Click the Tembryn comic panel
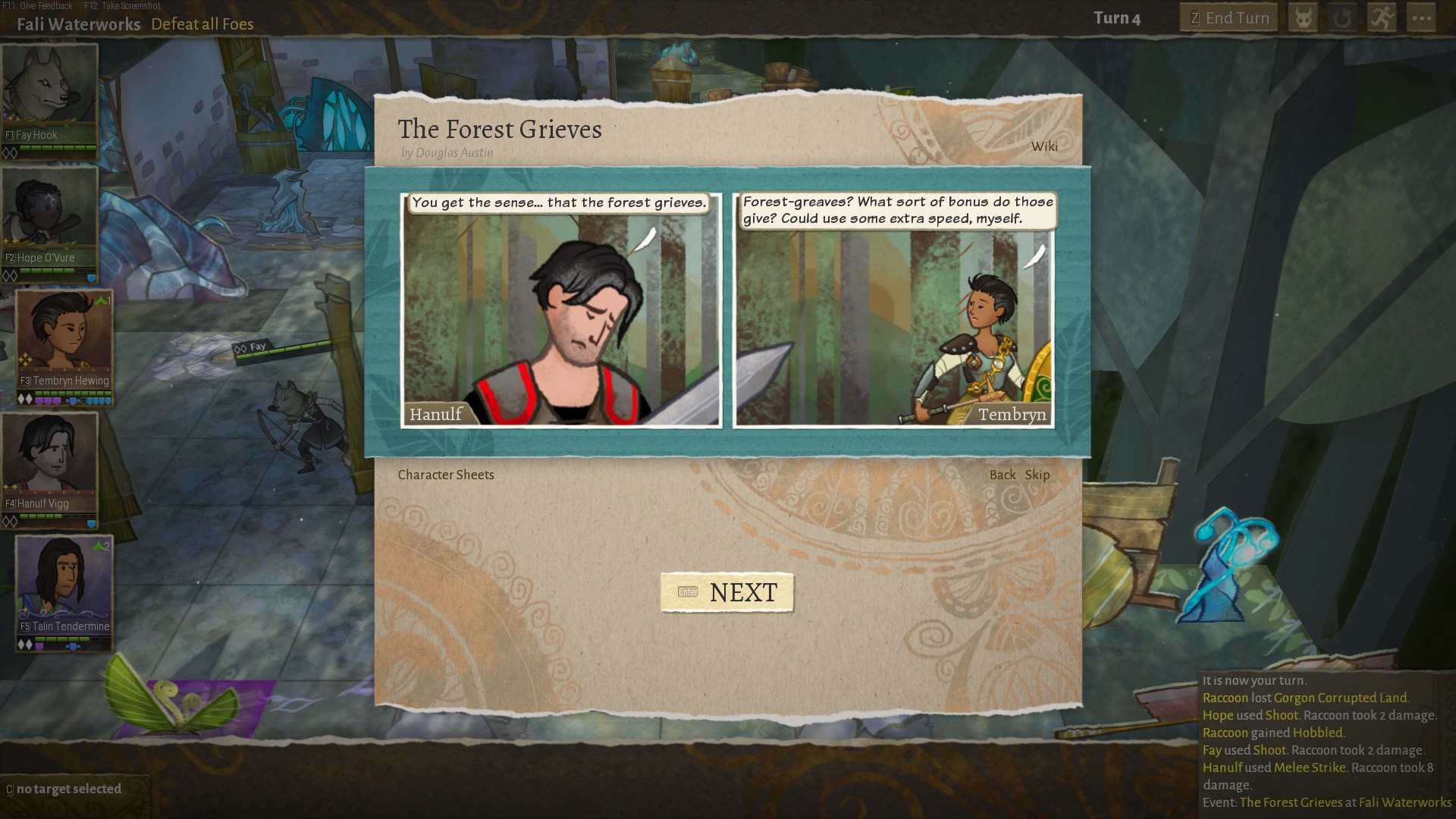This screenshot has height=819, width=1456. pos(893,311)
